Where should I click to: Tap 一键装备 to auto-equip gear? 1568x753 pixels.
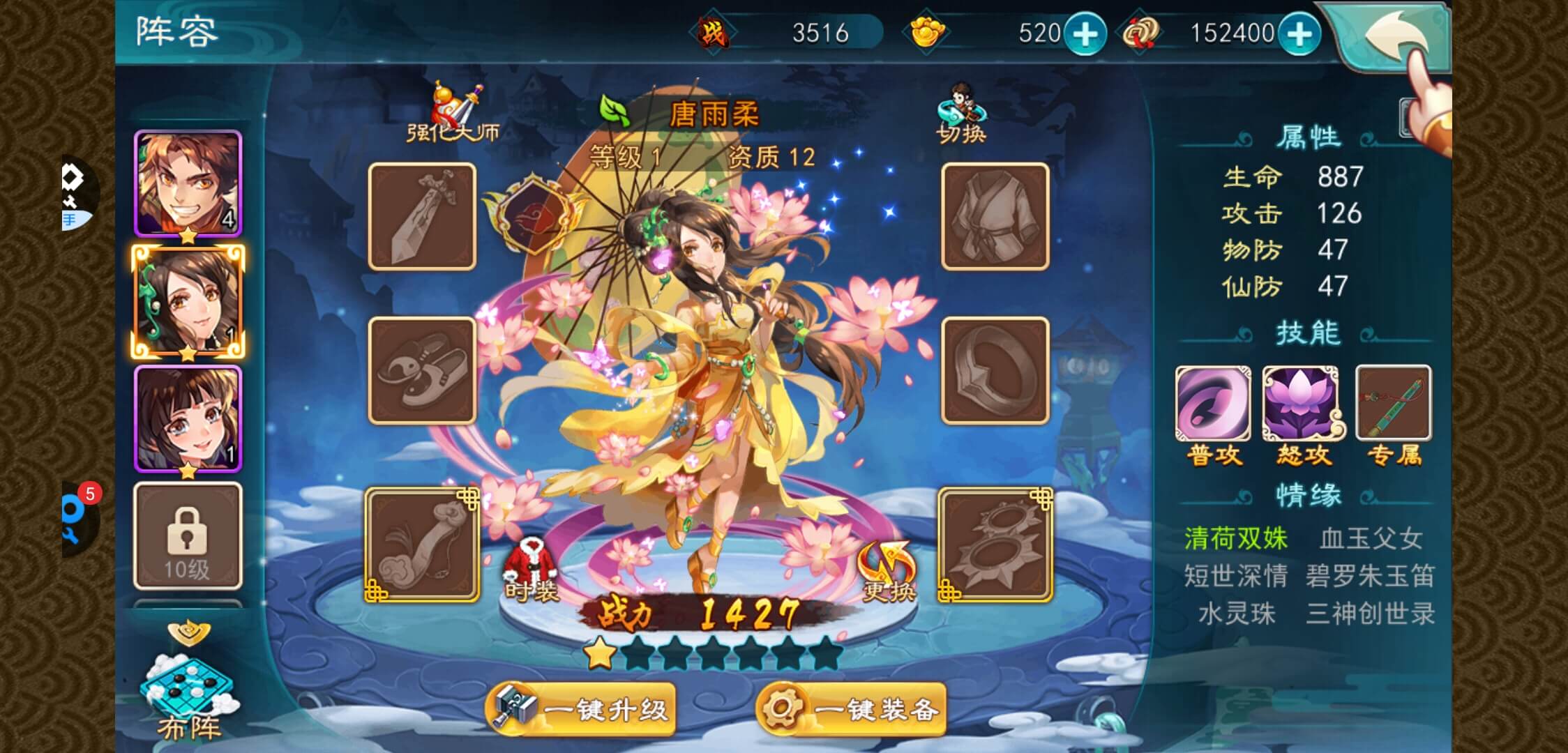tap(852, 709)
